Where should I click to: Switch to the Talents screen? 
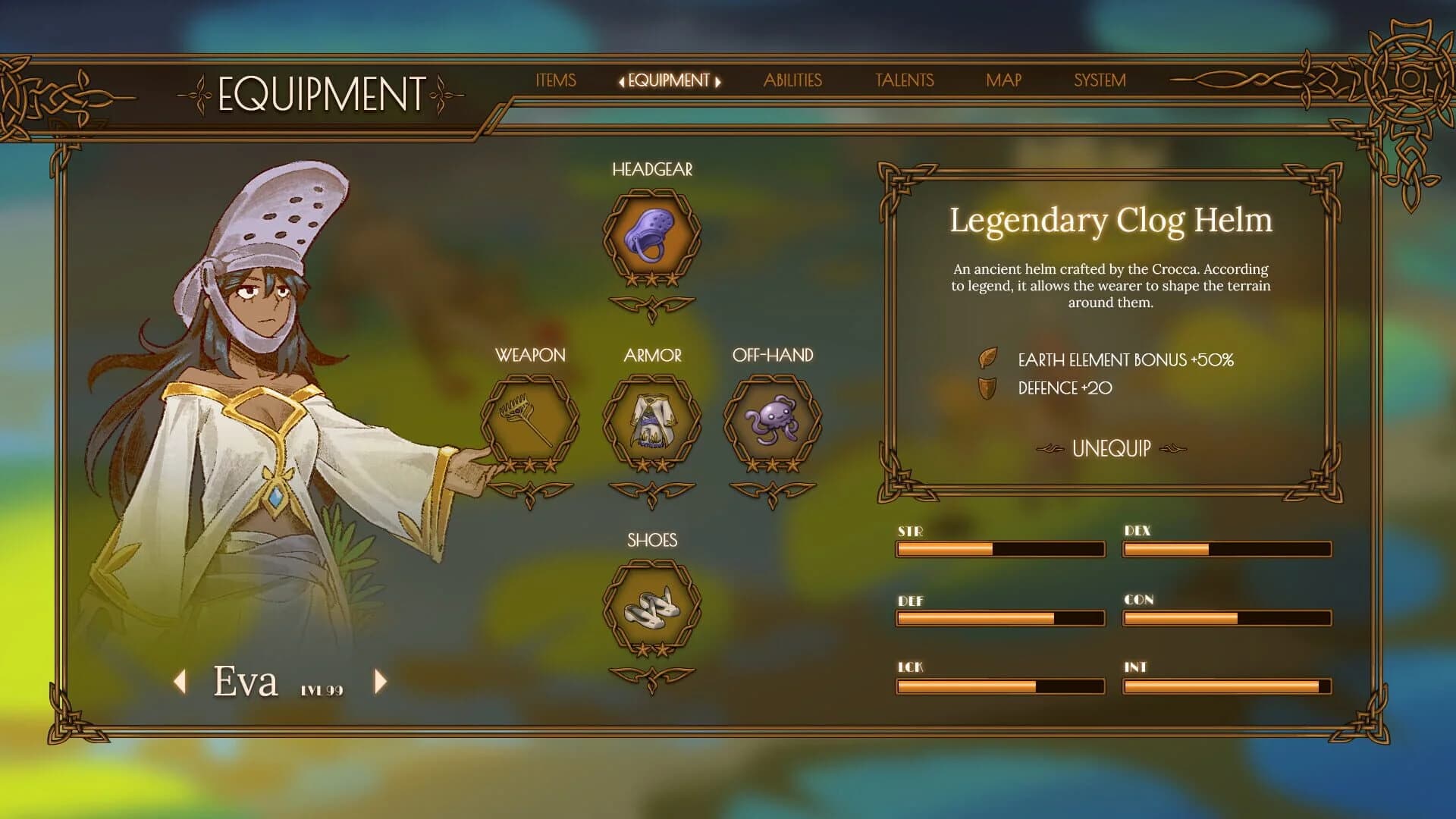(903, 80)
